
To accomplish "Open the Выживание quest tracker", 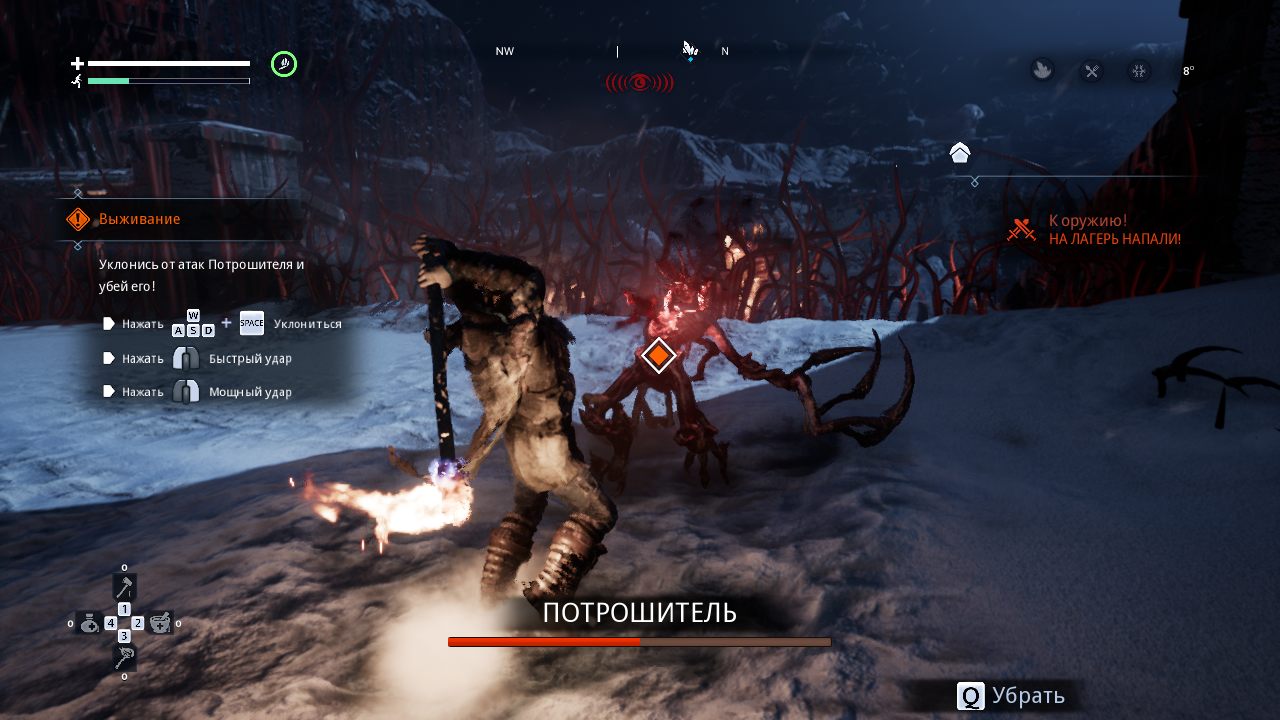I will (139, 219).
